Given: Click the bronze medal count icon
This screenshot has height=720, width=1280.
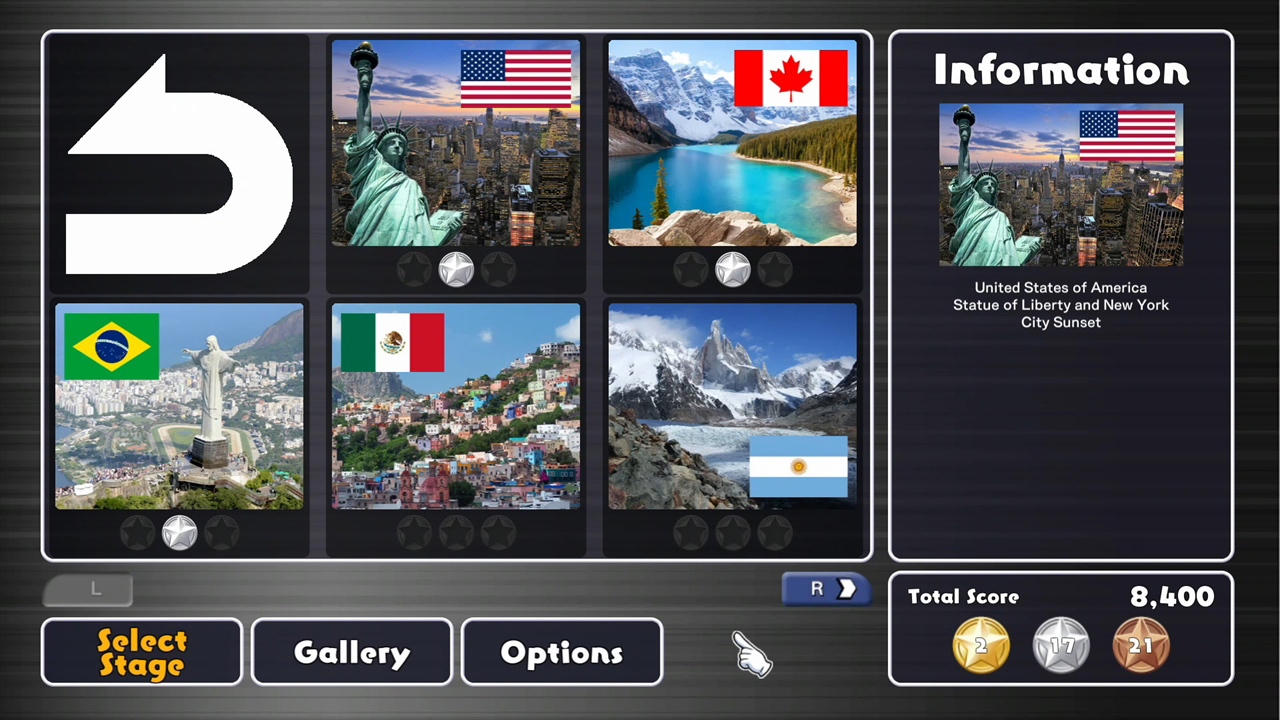Looking at the screenshot, I should click(1141, 645).
